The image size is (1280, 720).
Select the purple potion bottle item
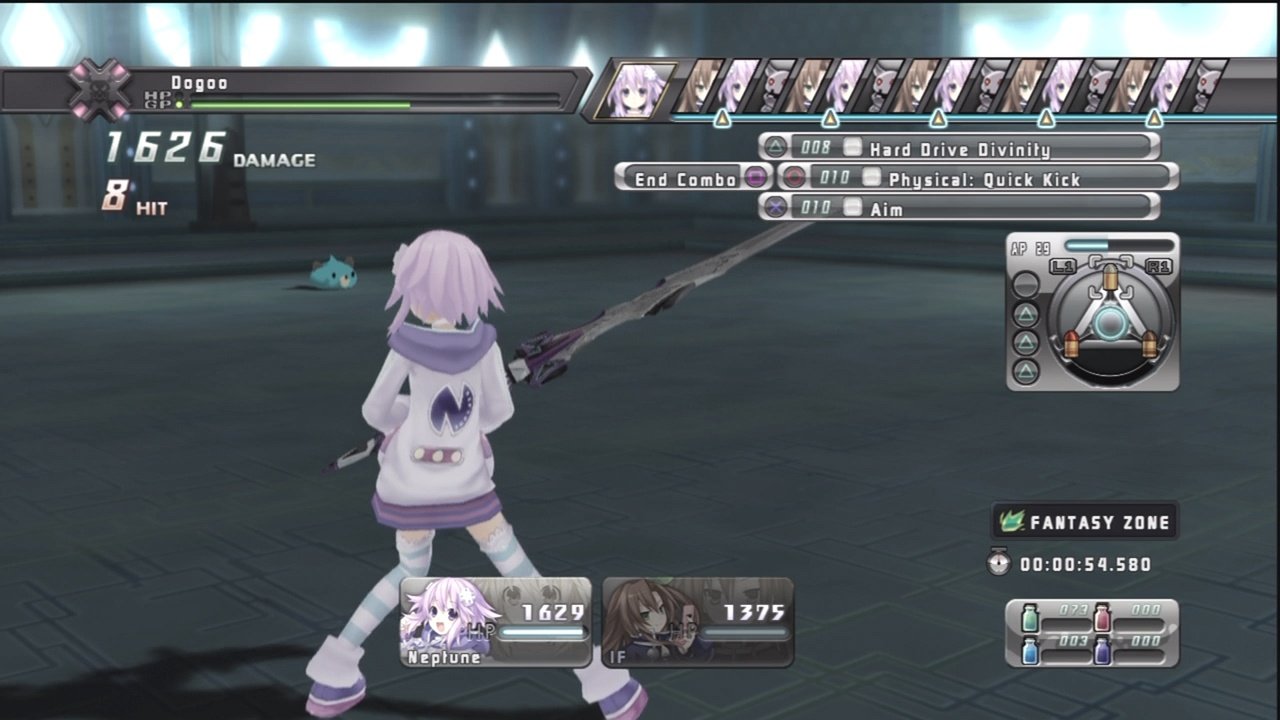1102,651
